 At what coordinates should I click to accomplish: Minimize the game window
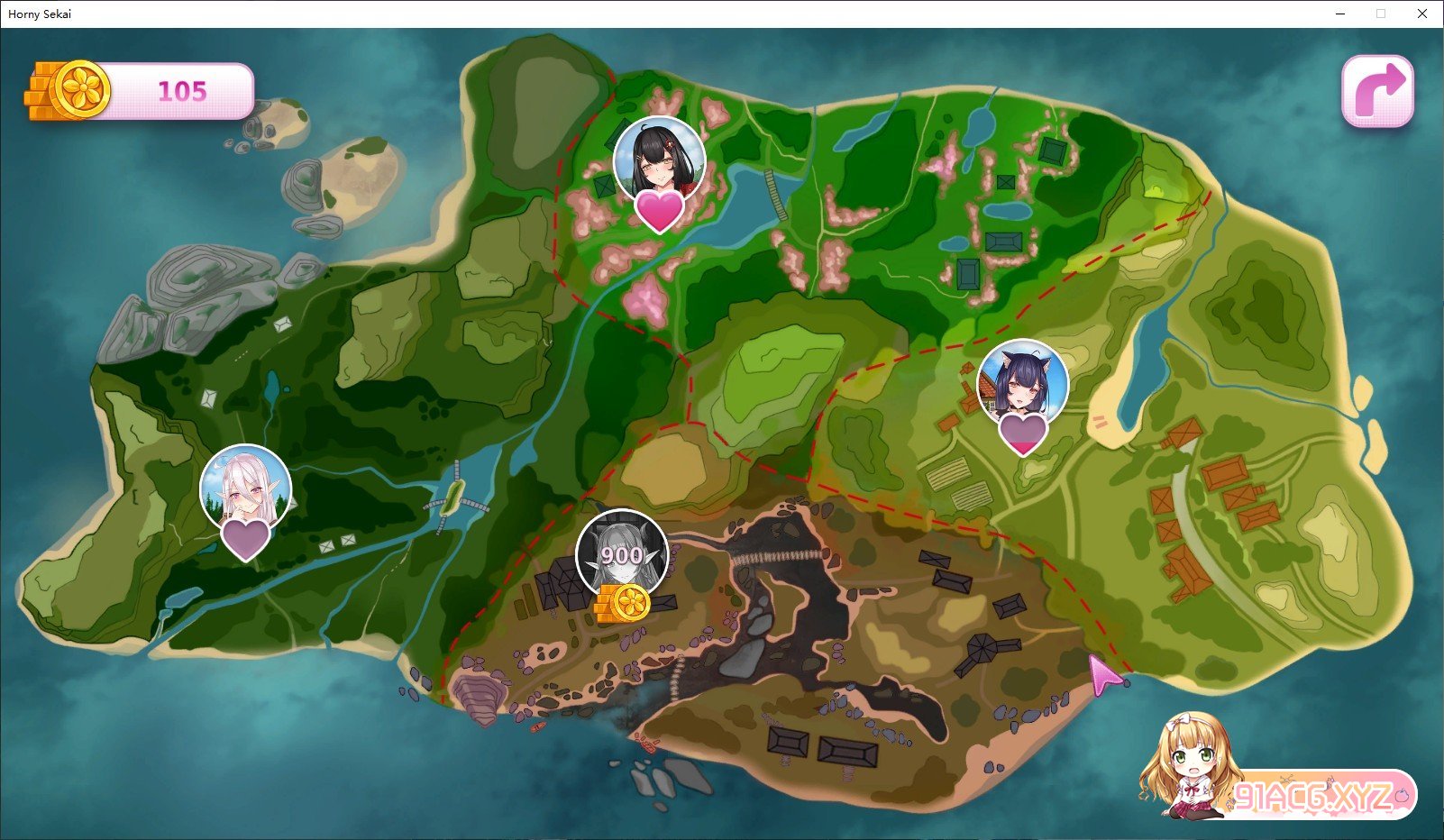pos(1341,14)
